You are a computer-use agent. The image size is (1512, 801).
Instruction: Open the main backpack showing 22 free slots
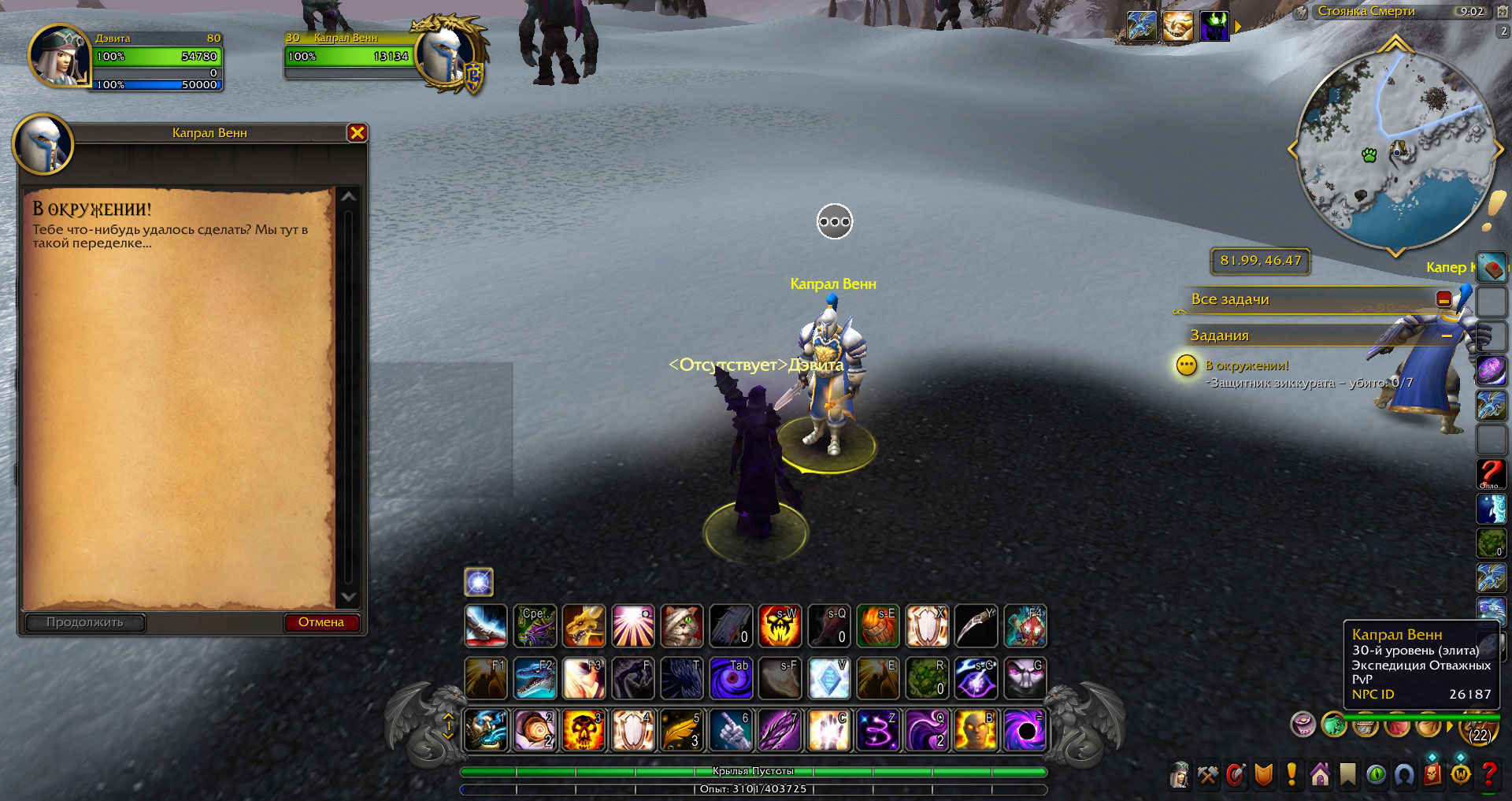coord(1480,731)
